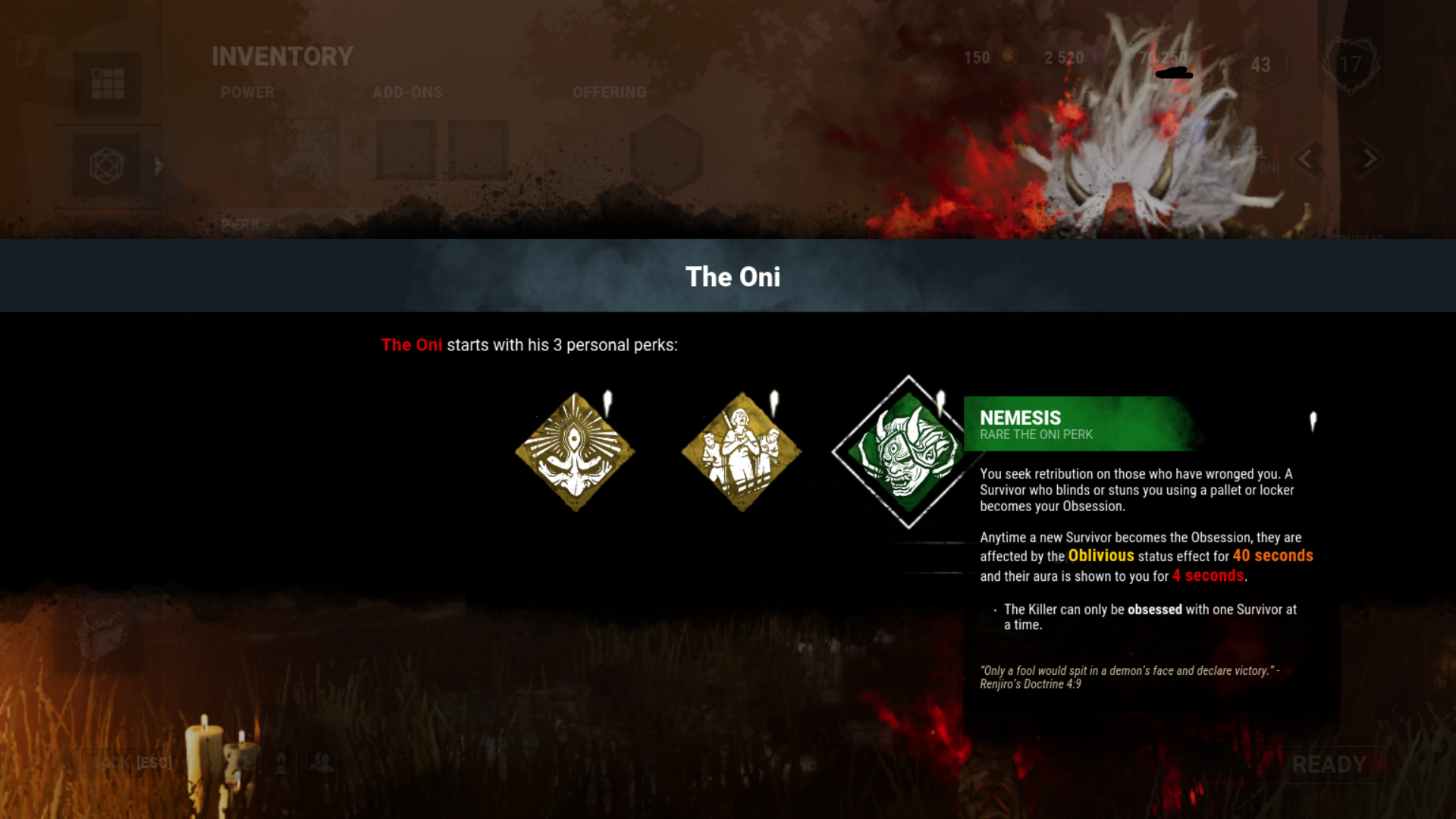Click the character grid icon in the sidebar

pos(108,85)
